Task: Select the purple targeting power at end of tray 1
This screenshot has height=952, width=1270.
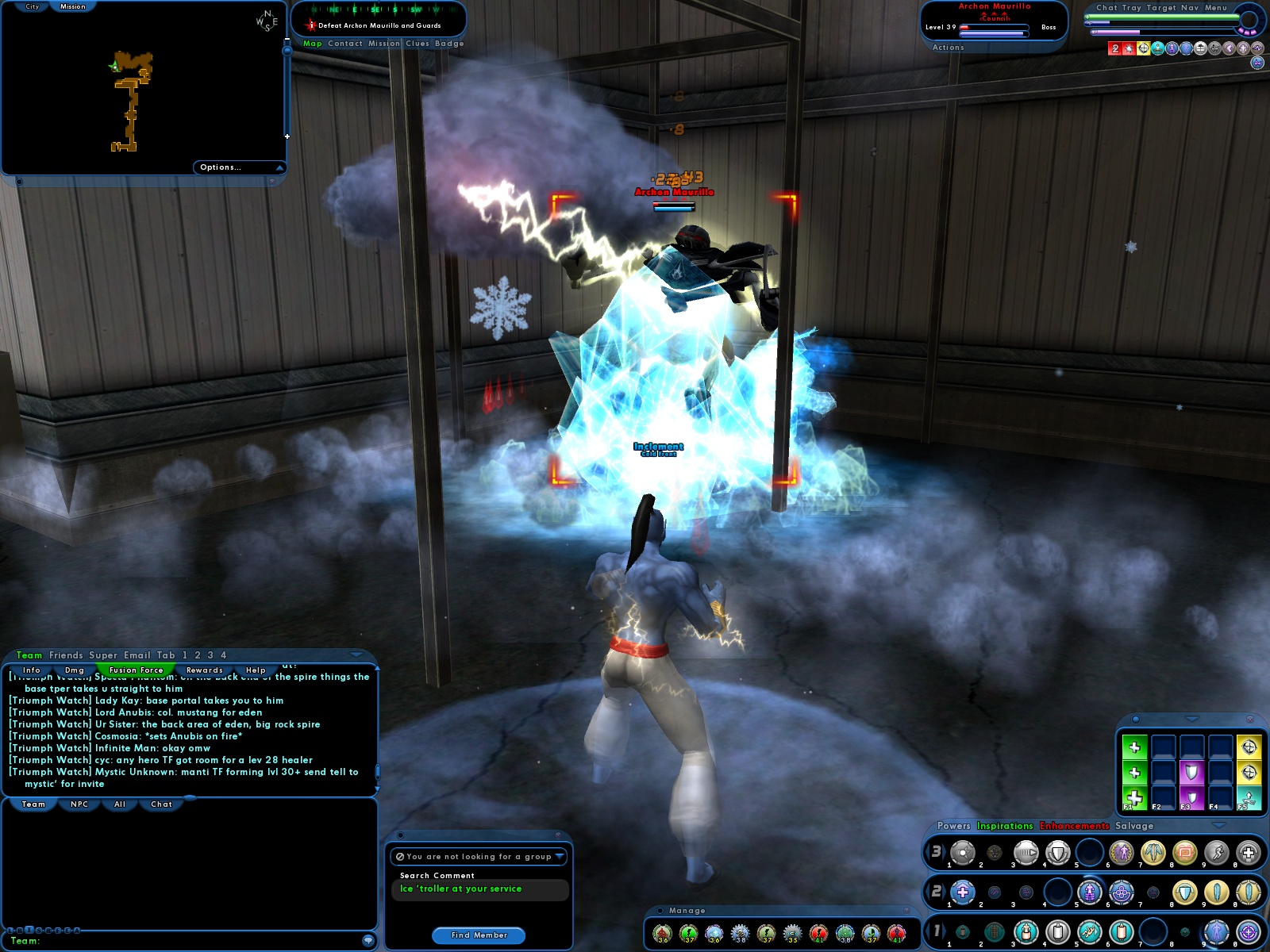Action: point(1249,931)
